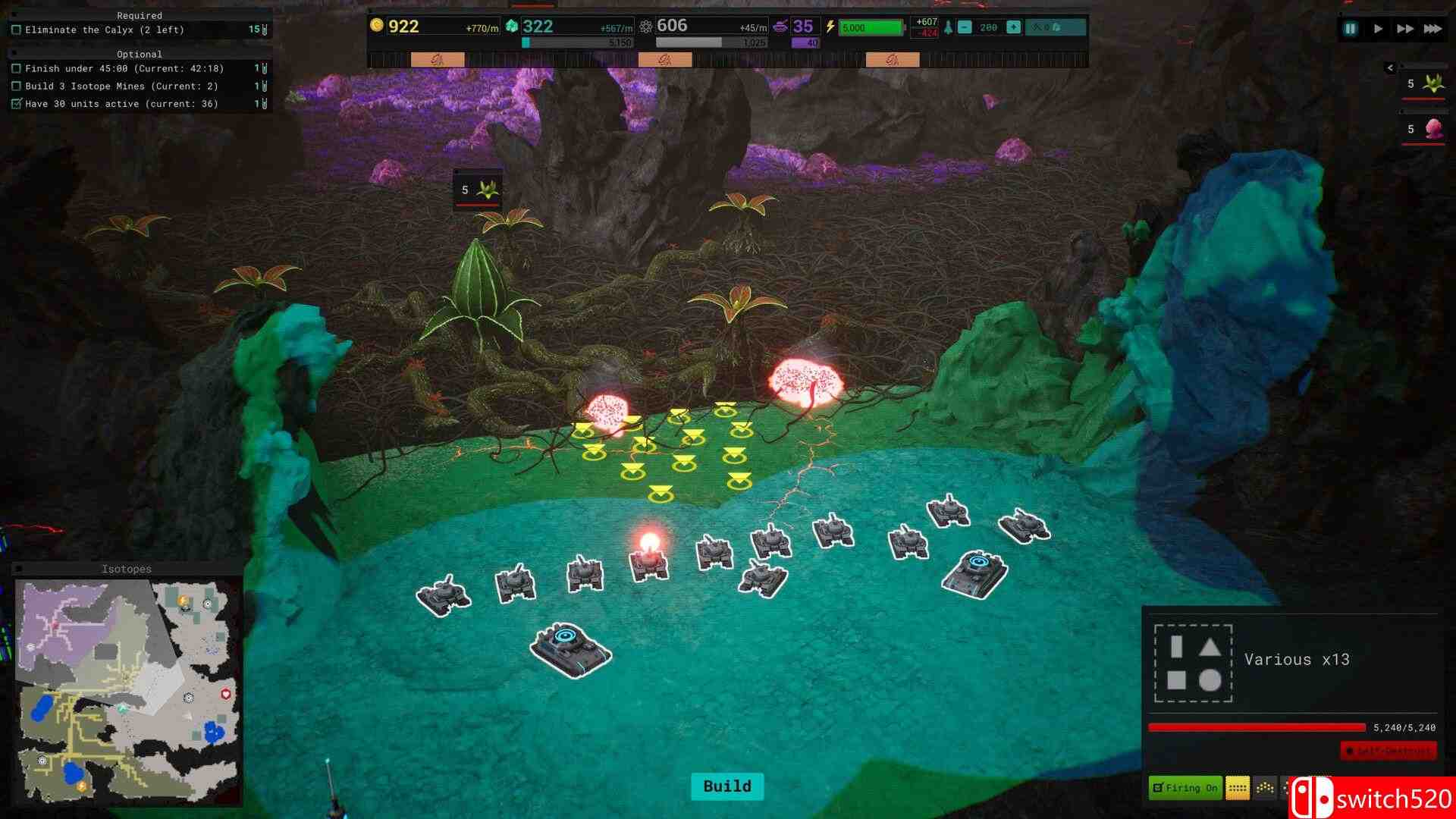The image size is (1456, 819).
Task: Click the pause button in top-right controls
Action: click(1350, 28)
